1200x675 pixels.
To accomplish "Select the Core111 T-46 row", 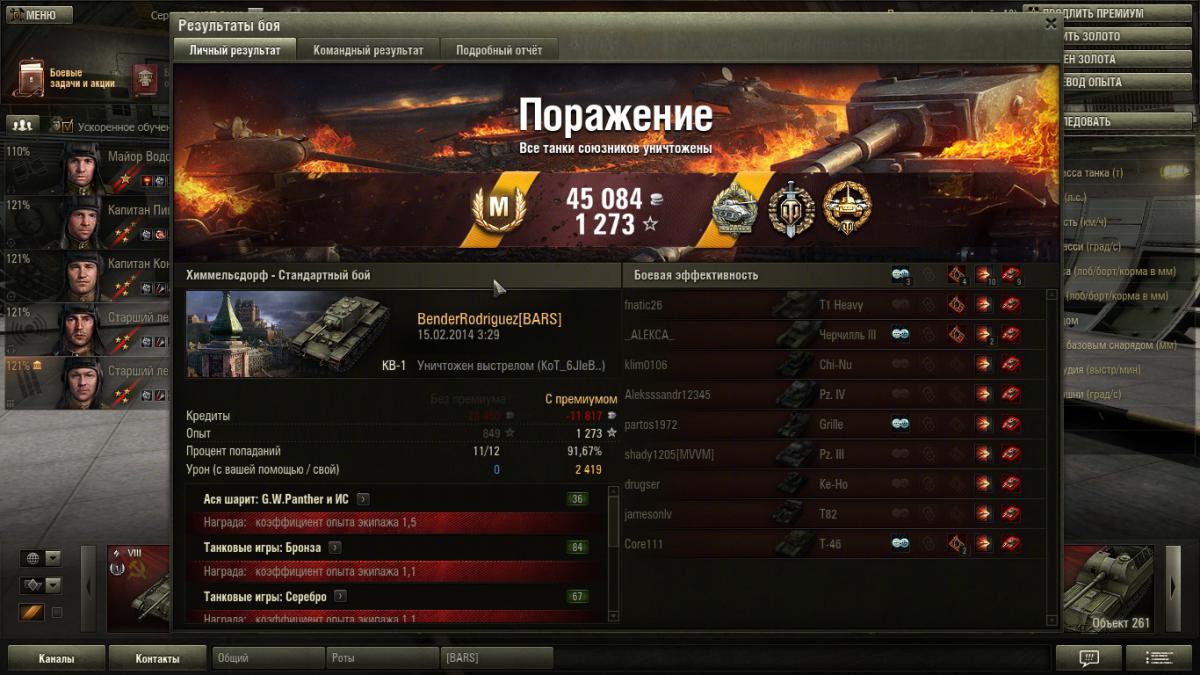I will (x=832, y=544).
